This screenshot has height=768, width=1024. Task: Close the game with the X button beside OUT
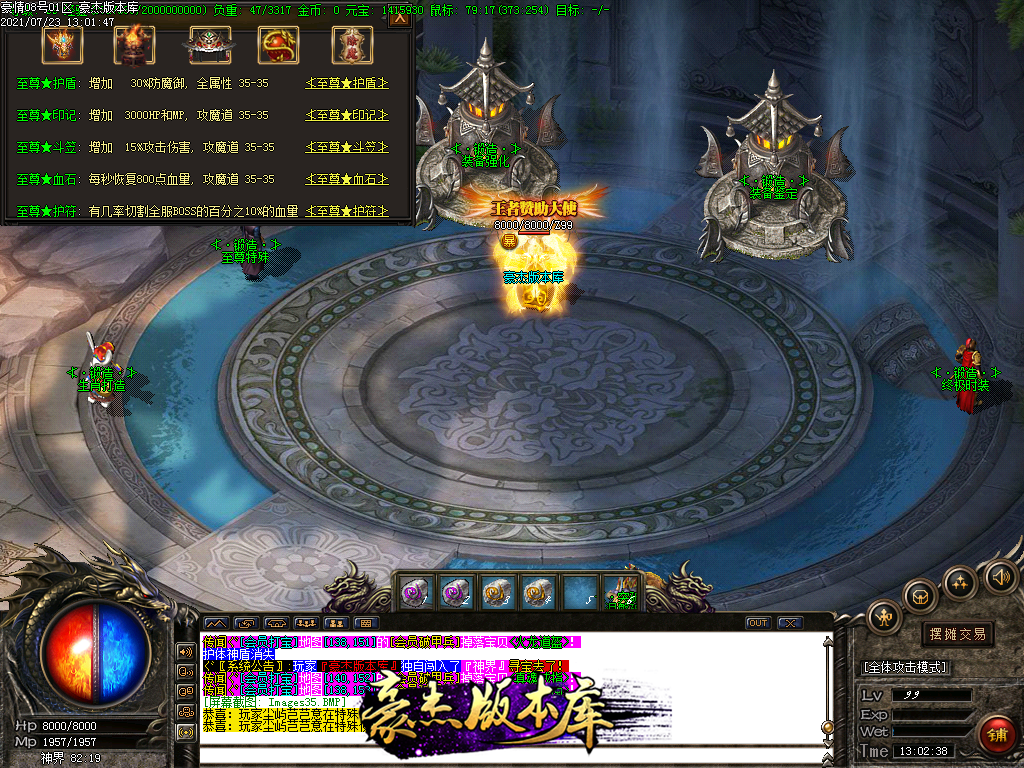[x=790, y=623]
